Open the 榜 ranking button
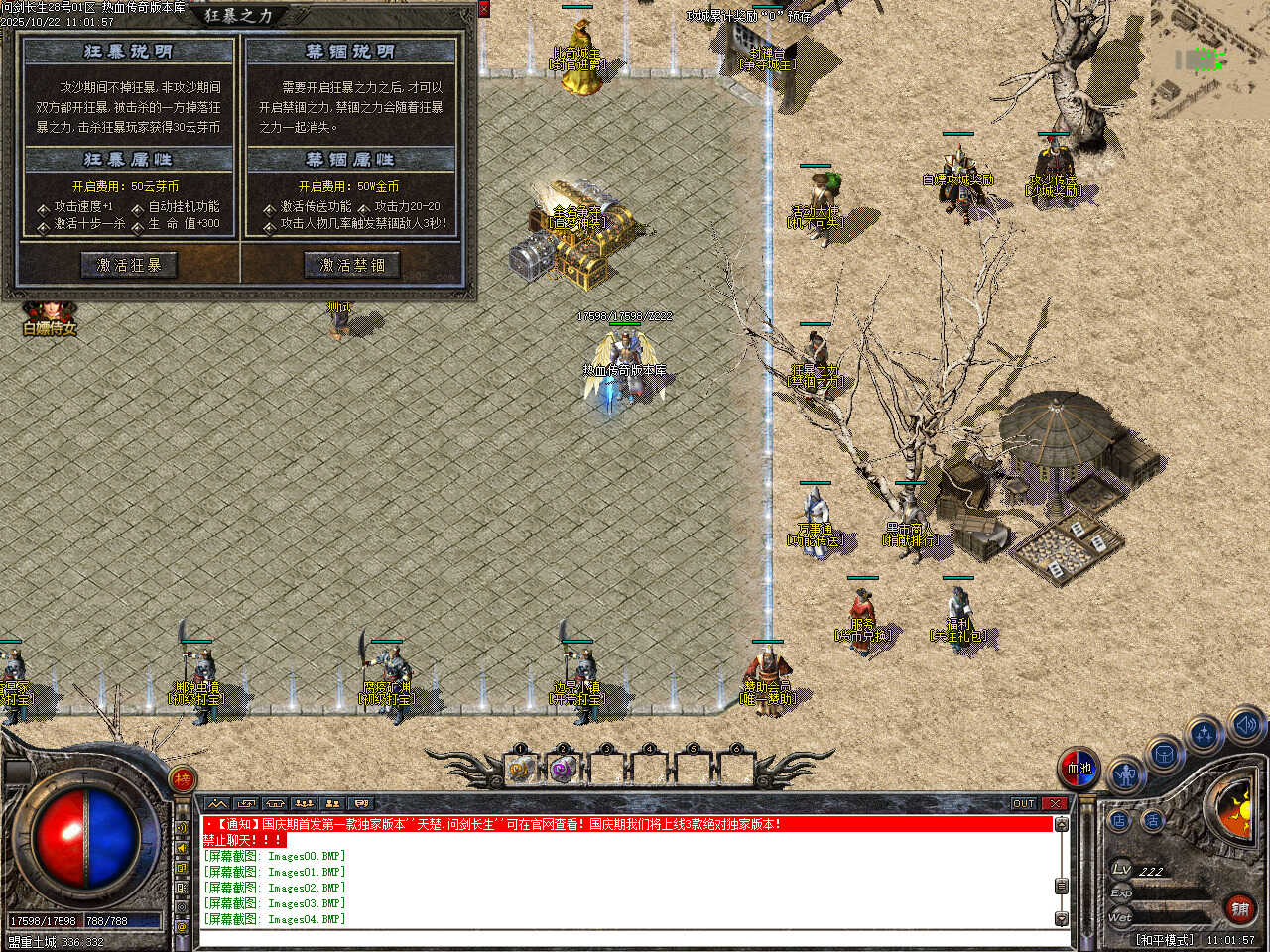Screen dimensions: 1270x952 click(x=183, y=779)
